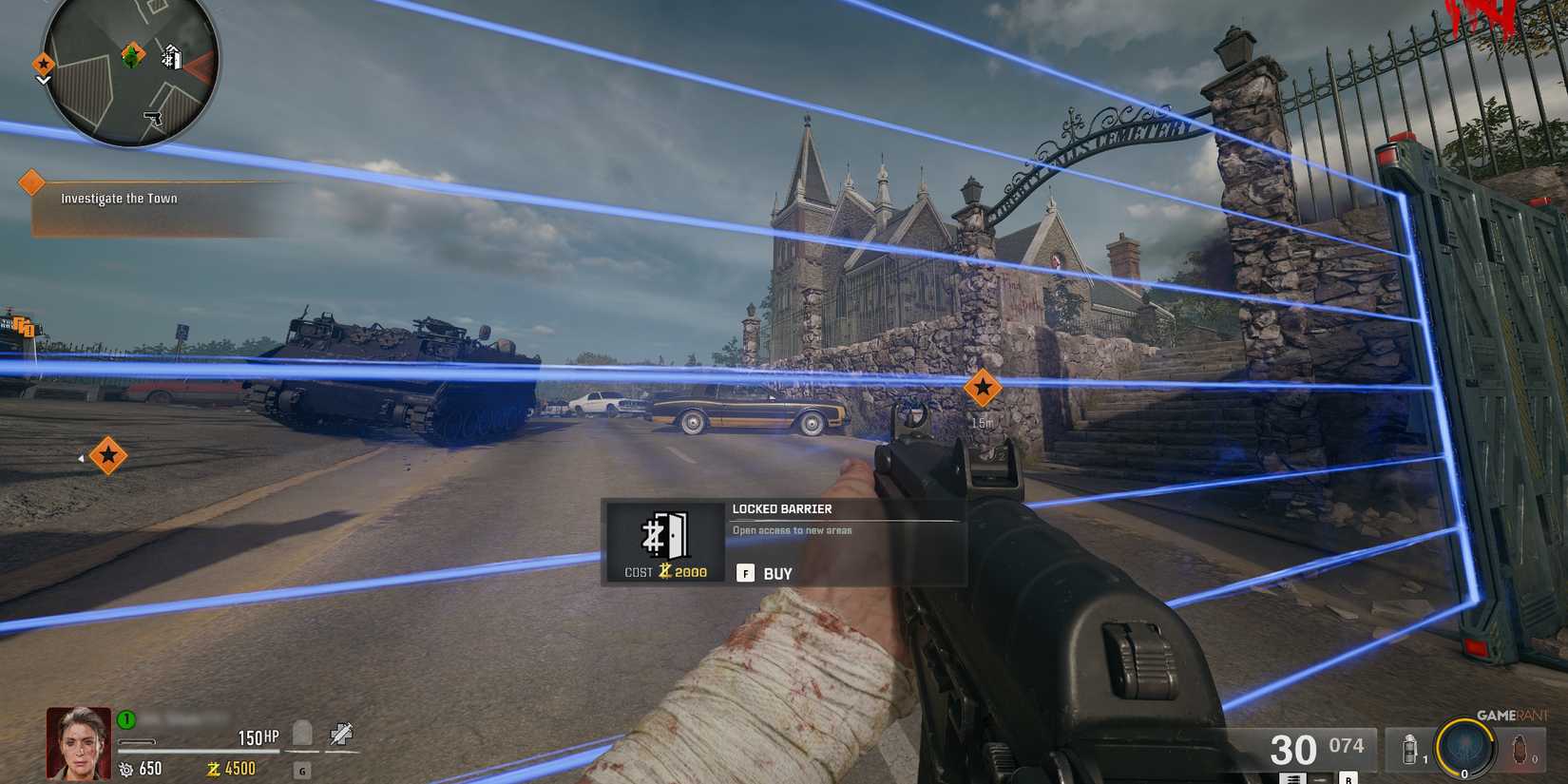Viewport: 1568px width, 784px height.
Task: Select the field upgrade cross icon
Action: point(340,733)
